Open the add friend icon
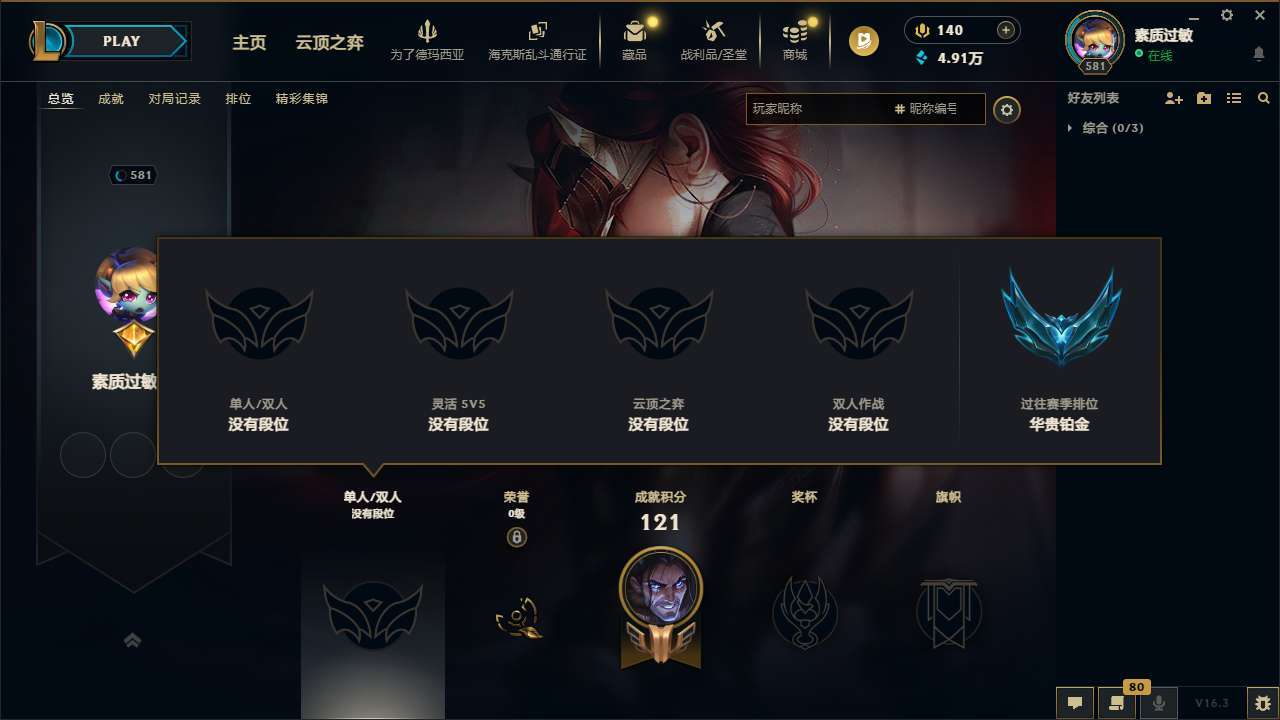The height and width of the screenshot is (720, 1280). click(1174, 98)
